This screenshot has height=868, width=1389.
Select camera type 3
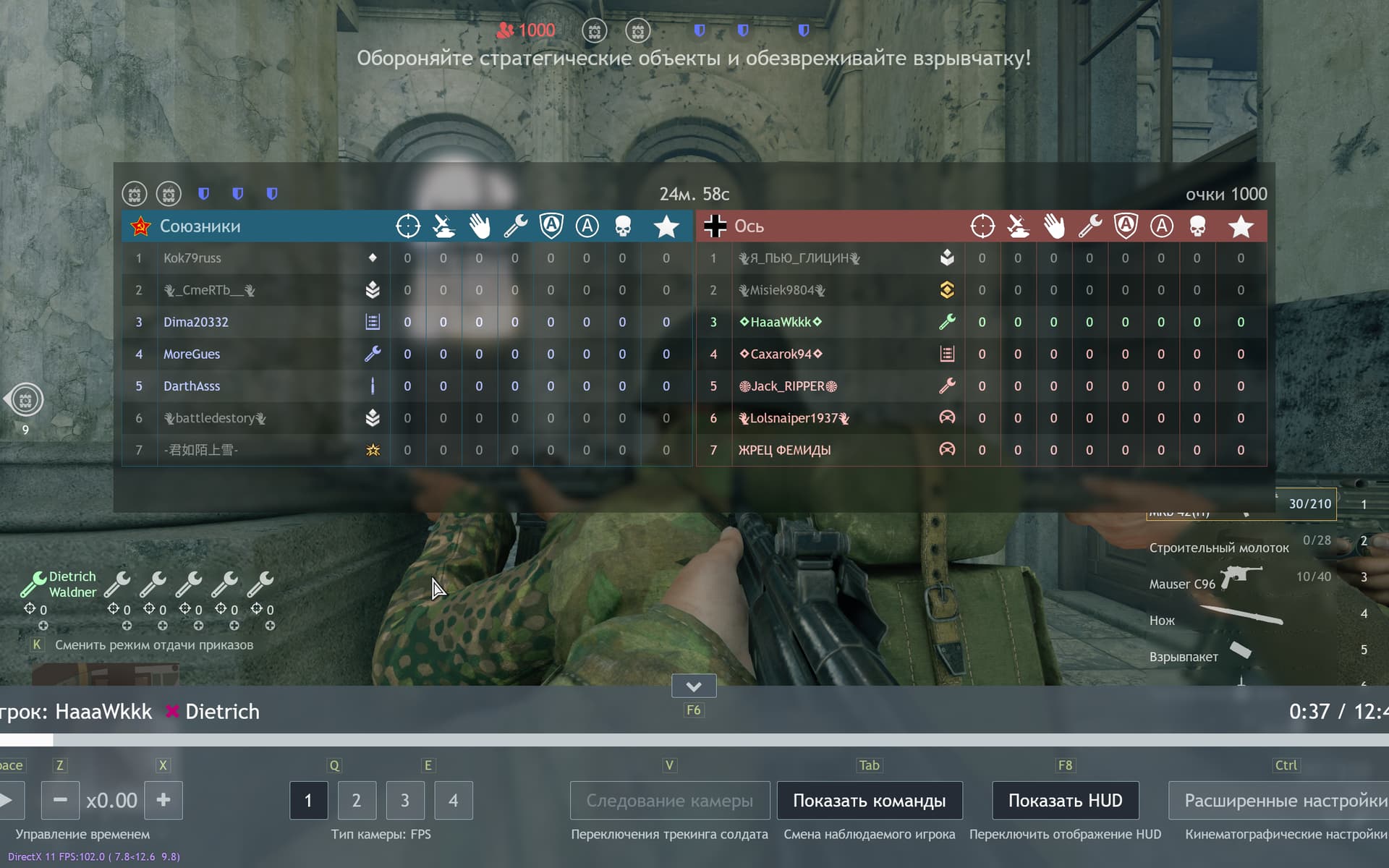(x=405, y=800)
